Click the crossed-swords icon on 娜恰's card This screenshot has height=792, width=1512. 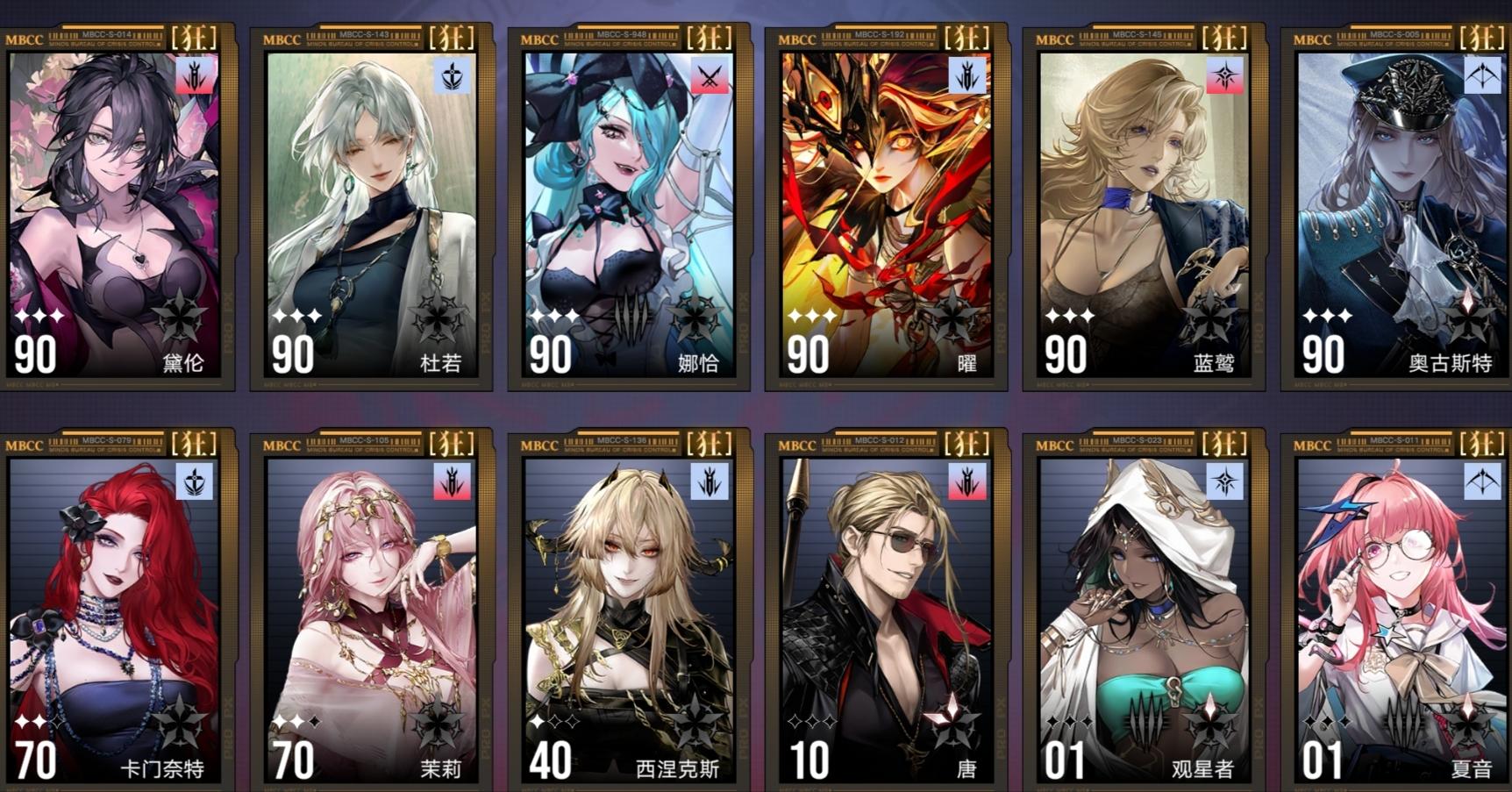710,77
